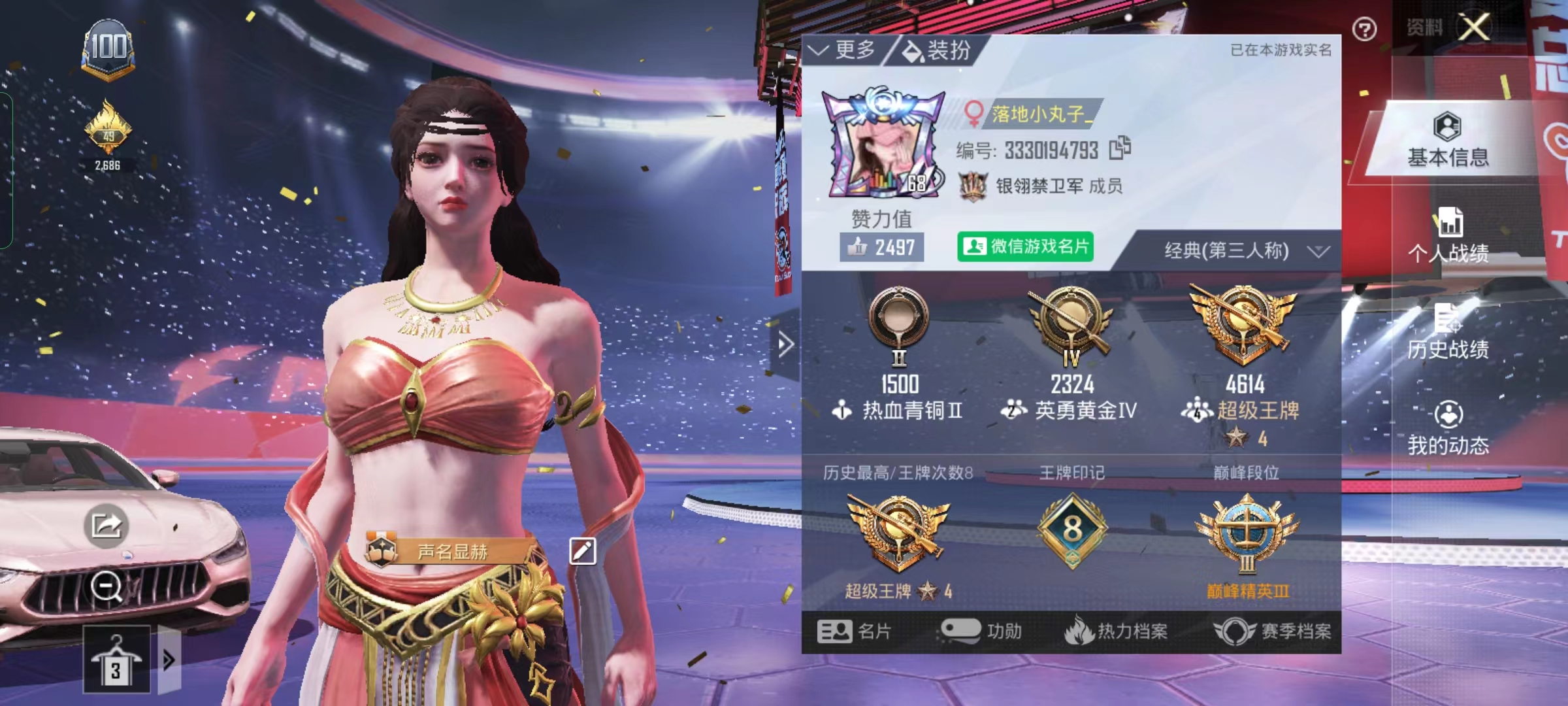Screen dimensions: 1568x706
Task: Close the profile panel with the X
Action: [x=1475, y=28]
